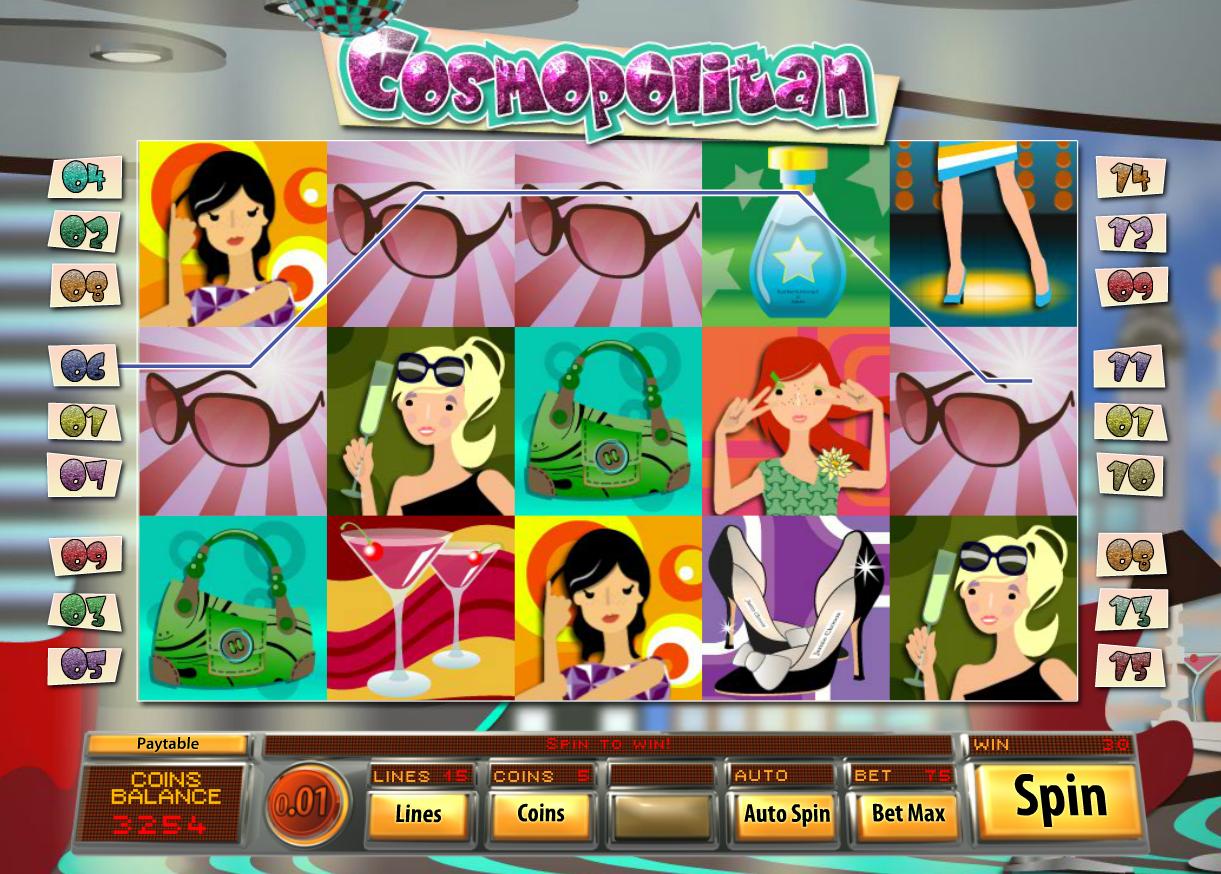1221x874 pixels.
Task: Open the Paytable
Action: click(167, 744)
